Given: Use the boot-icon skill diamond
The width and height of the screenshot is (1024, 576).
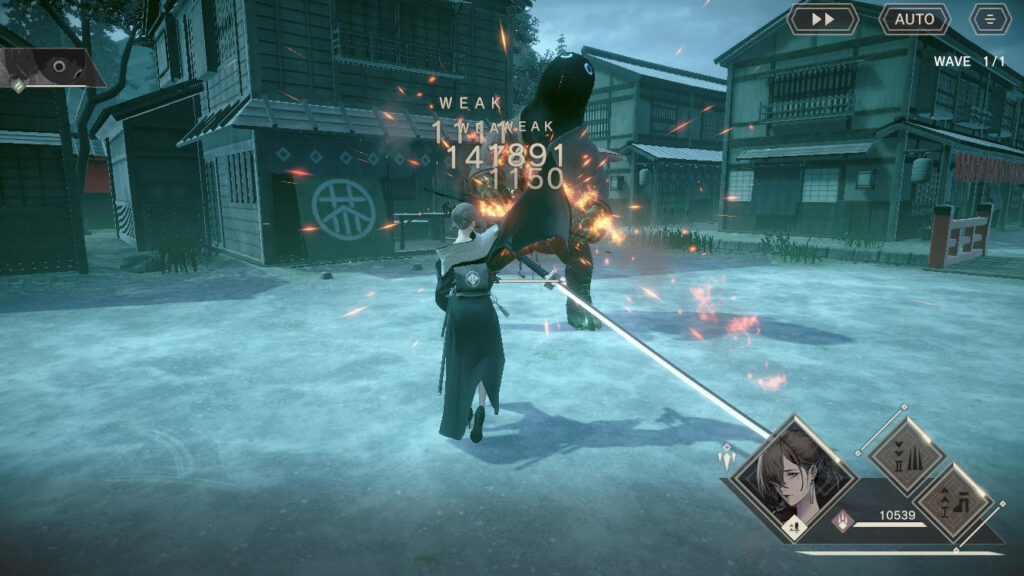Looking at the screenshot, I should [x=953, y=503].
